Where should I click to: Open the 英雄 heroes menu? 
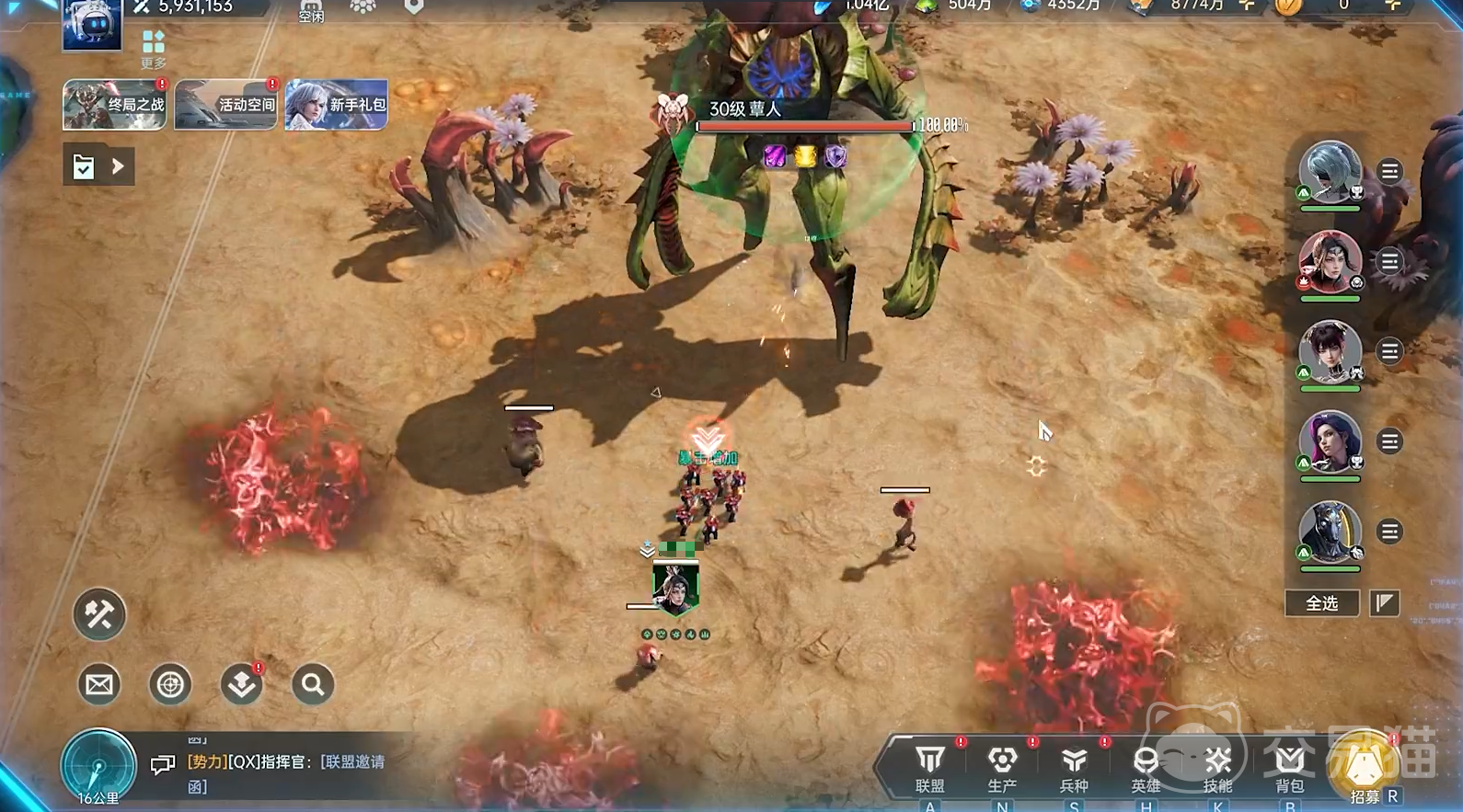1146,768
